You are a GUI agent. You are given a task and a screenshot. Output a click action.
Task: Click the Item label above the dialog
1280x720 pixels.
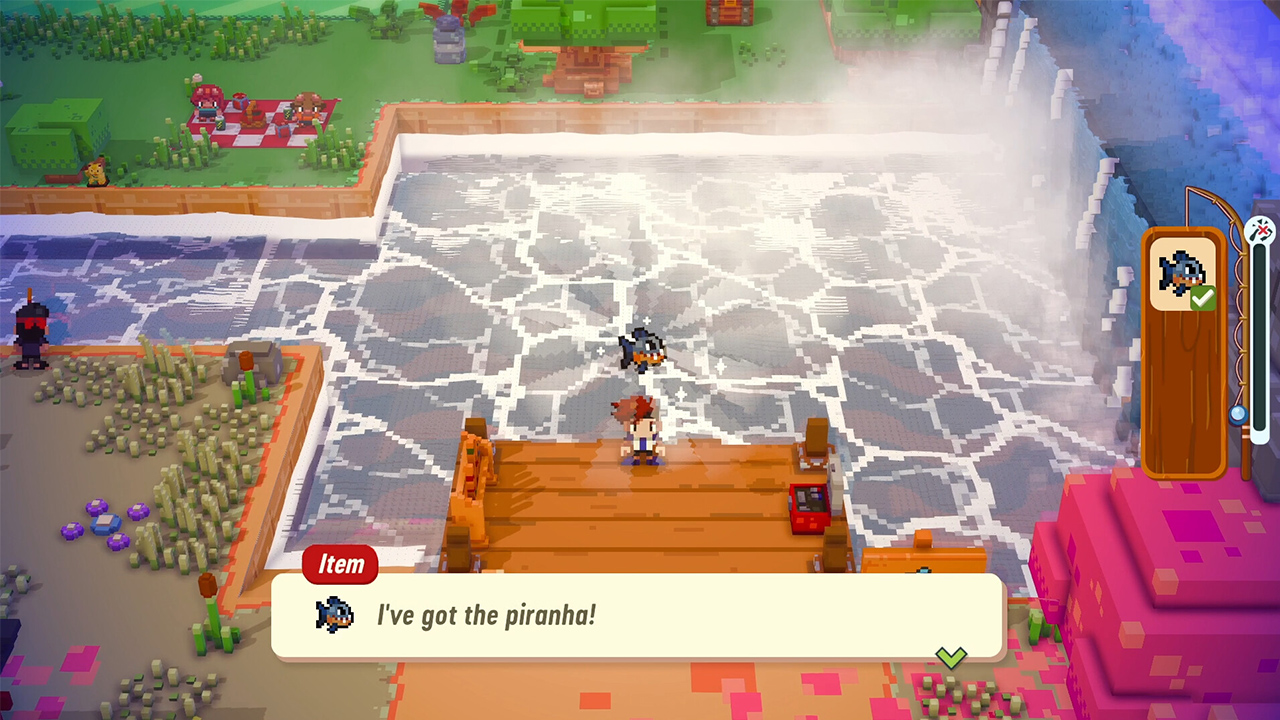339,564
